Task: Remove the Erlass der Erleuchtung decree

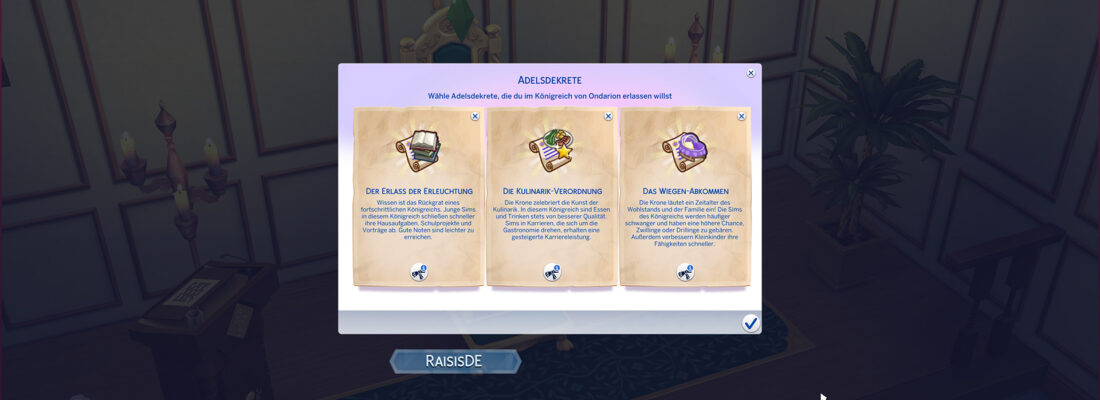Action: [475, 116]
